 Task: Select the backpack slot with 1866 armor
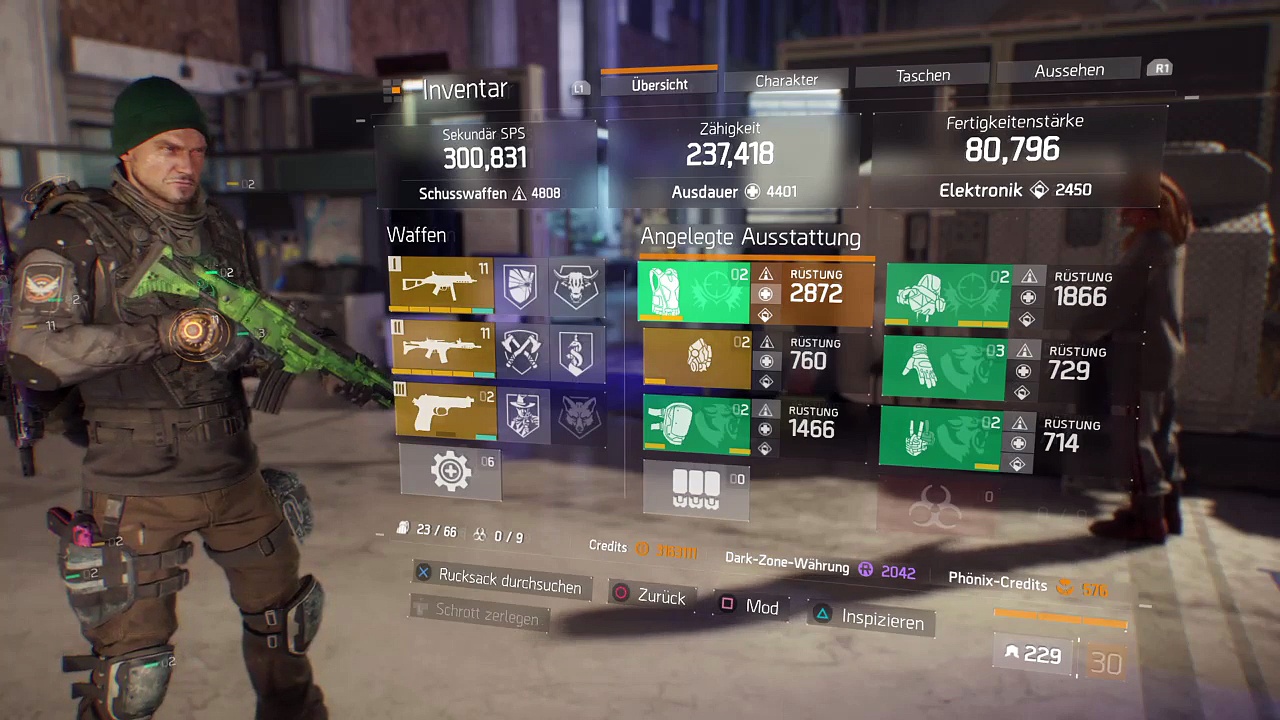[948, 295]
